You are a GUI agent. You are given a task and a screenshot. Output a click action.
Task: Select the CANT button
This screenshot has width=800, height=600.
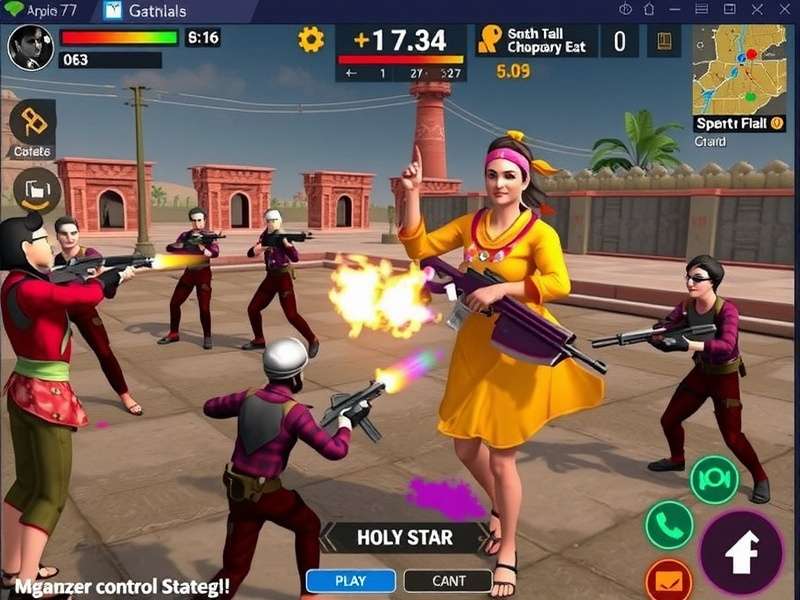tap(448, 581)
